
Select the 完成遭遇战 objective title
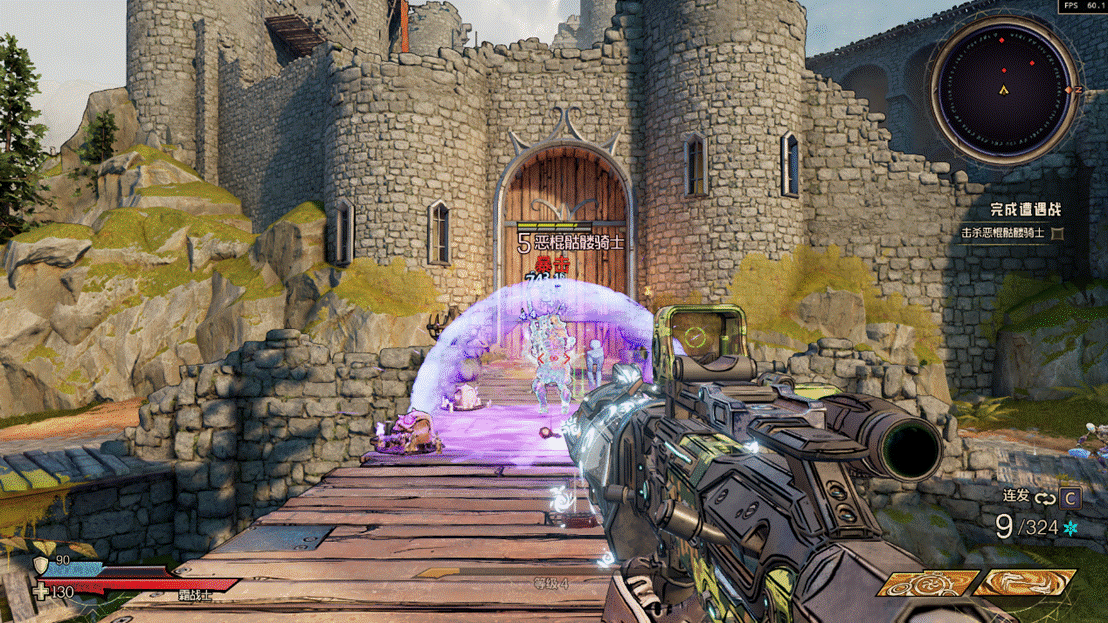tap(1025, 210)
